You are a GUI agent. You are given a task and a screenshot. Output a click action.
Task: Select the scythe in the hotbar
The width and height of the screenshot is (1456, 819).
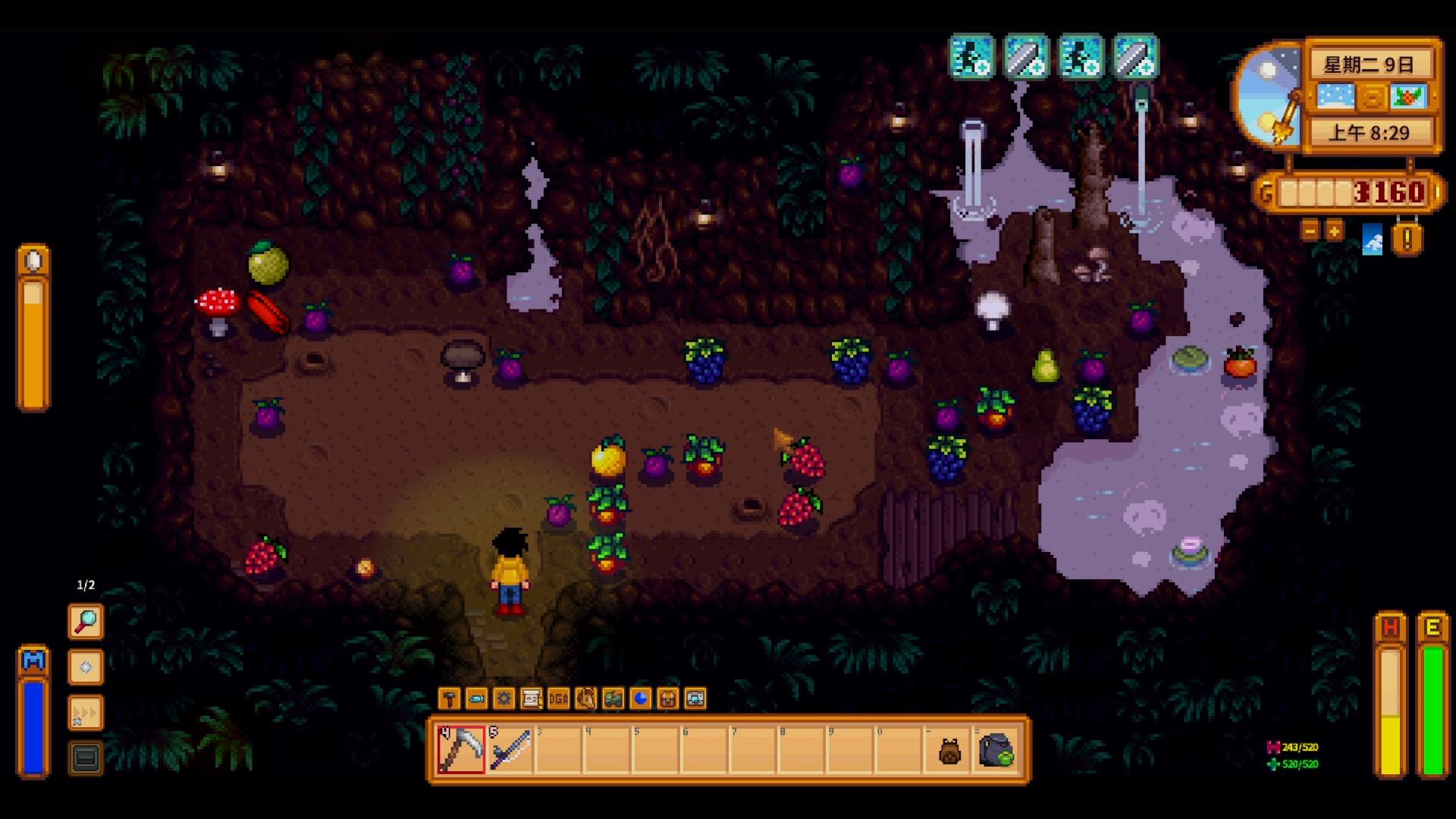pos(461,749)
